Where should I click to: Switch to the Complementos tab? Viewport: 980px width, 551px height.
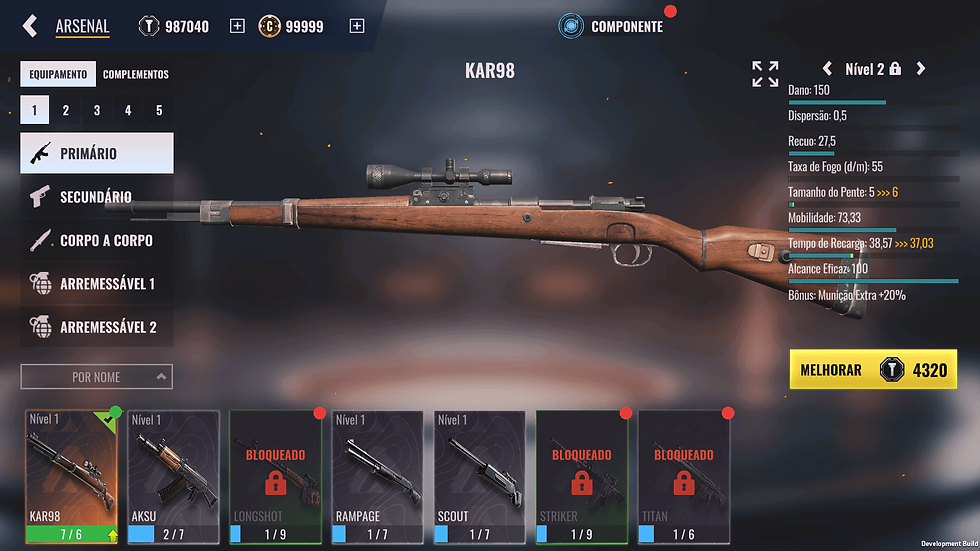[136, 74]
